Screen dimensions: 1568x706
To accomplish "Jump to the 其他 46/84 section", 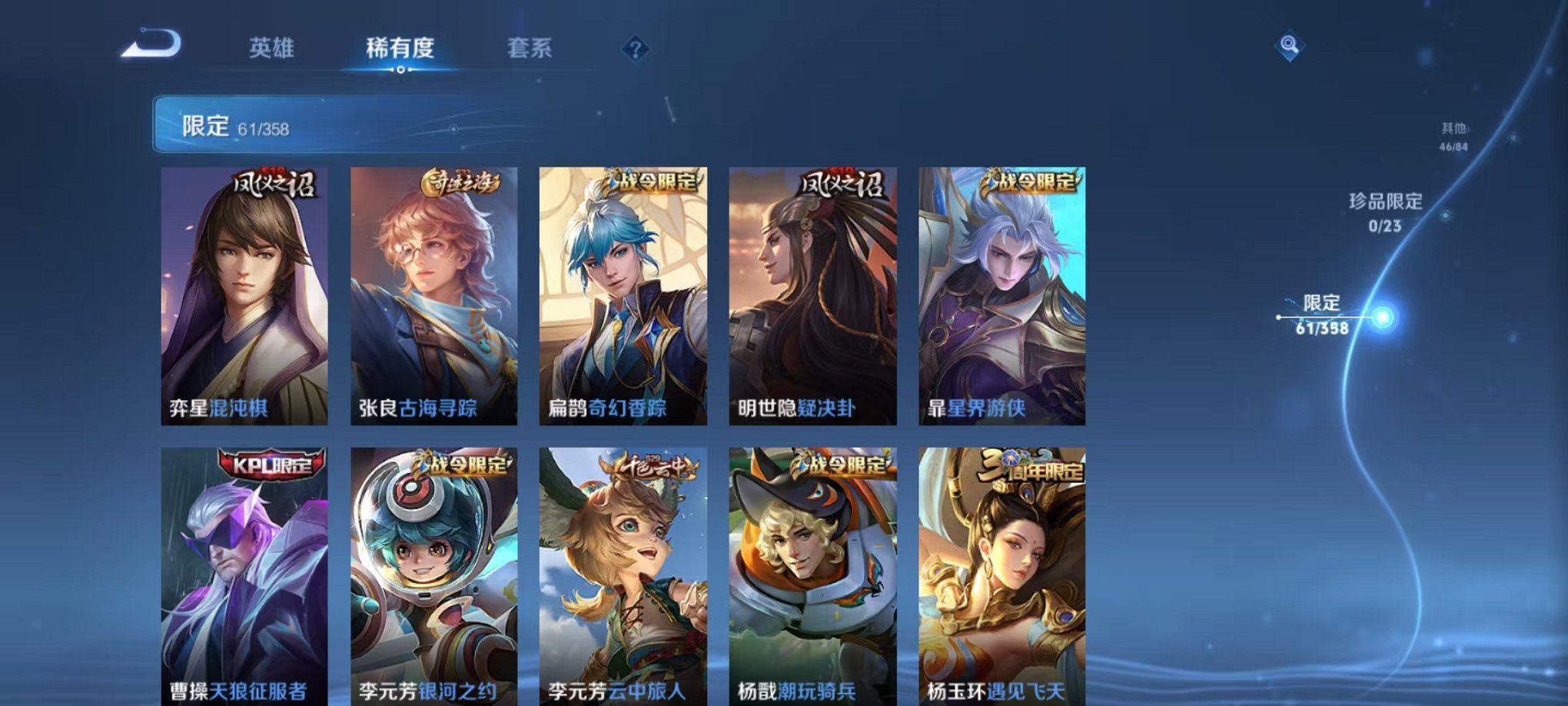I will pyautogui.click(x=1453, y=132).
